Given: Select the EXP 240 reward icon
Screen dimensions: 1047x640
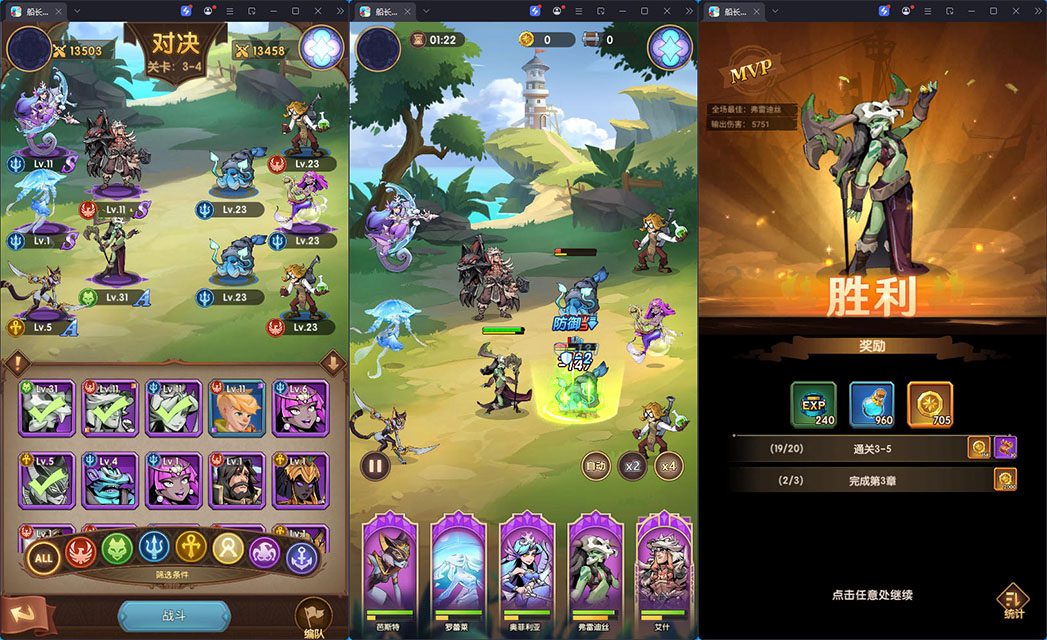Looking at the screenshot, I should pos(814,405).
